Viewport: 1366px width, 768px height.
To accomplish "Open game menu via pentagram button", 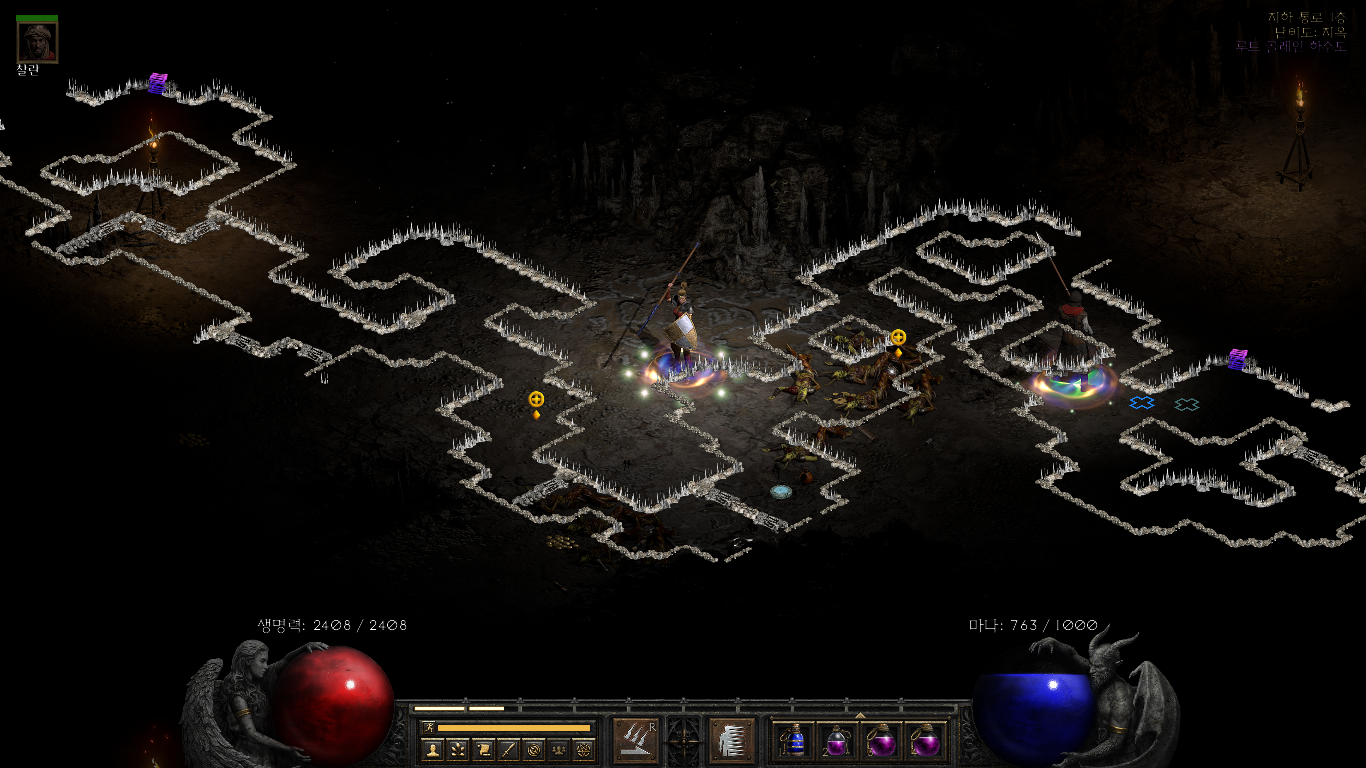I will [584, 749].
